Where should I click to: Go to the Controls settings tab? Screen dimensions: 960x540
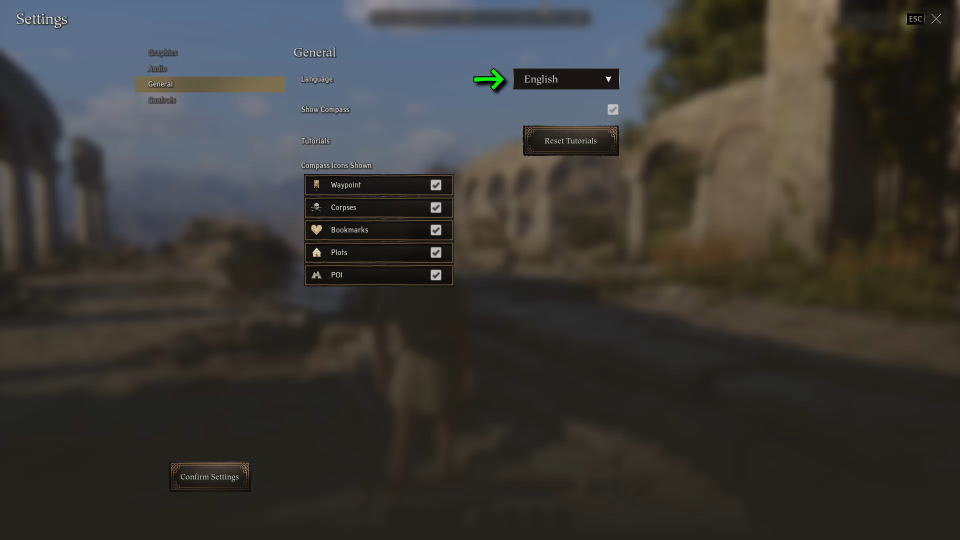pyautogui.click(x=162, y=100)
